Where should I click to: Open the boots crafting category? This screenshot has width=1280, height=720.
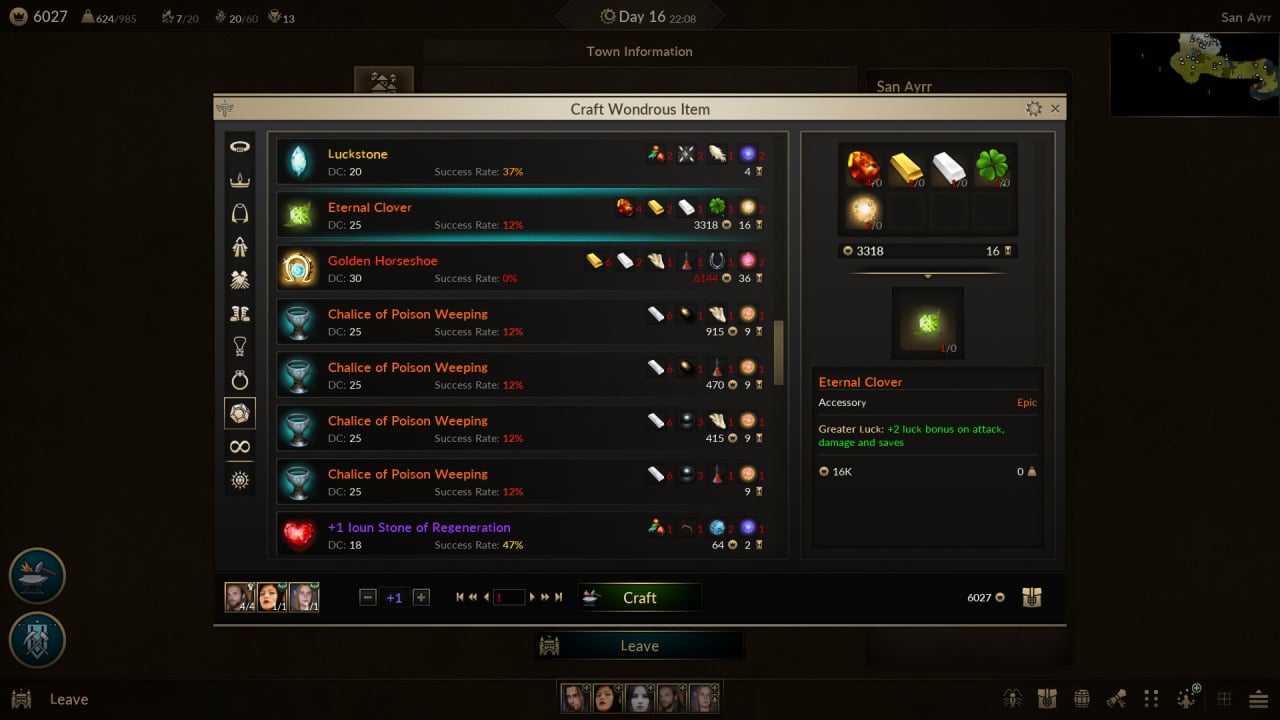coord(240,313)
